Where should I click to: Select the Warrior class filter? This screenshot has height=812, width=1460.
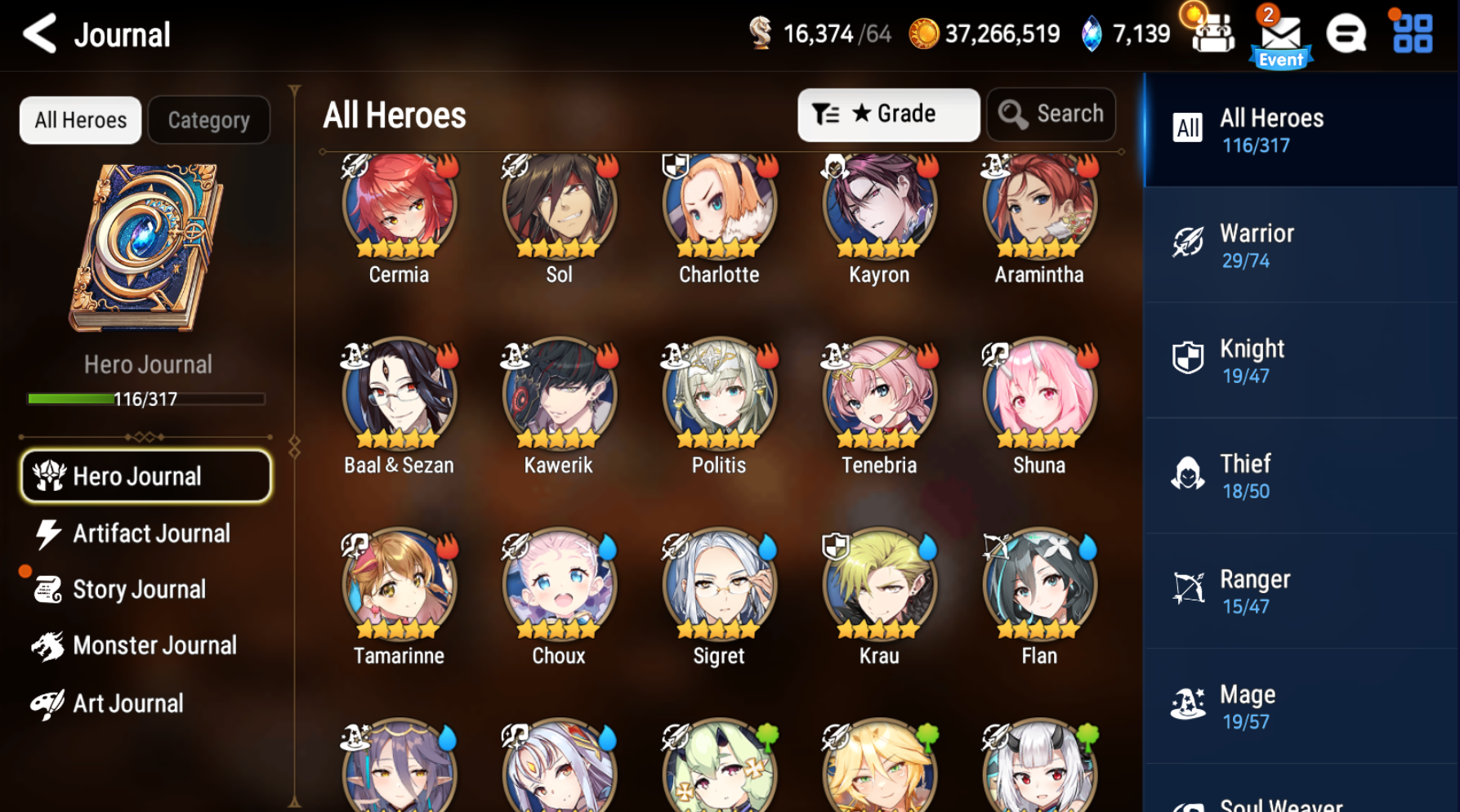click(1301, 243)
